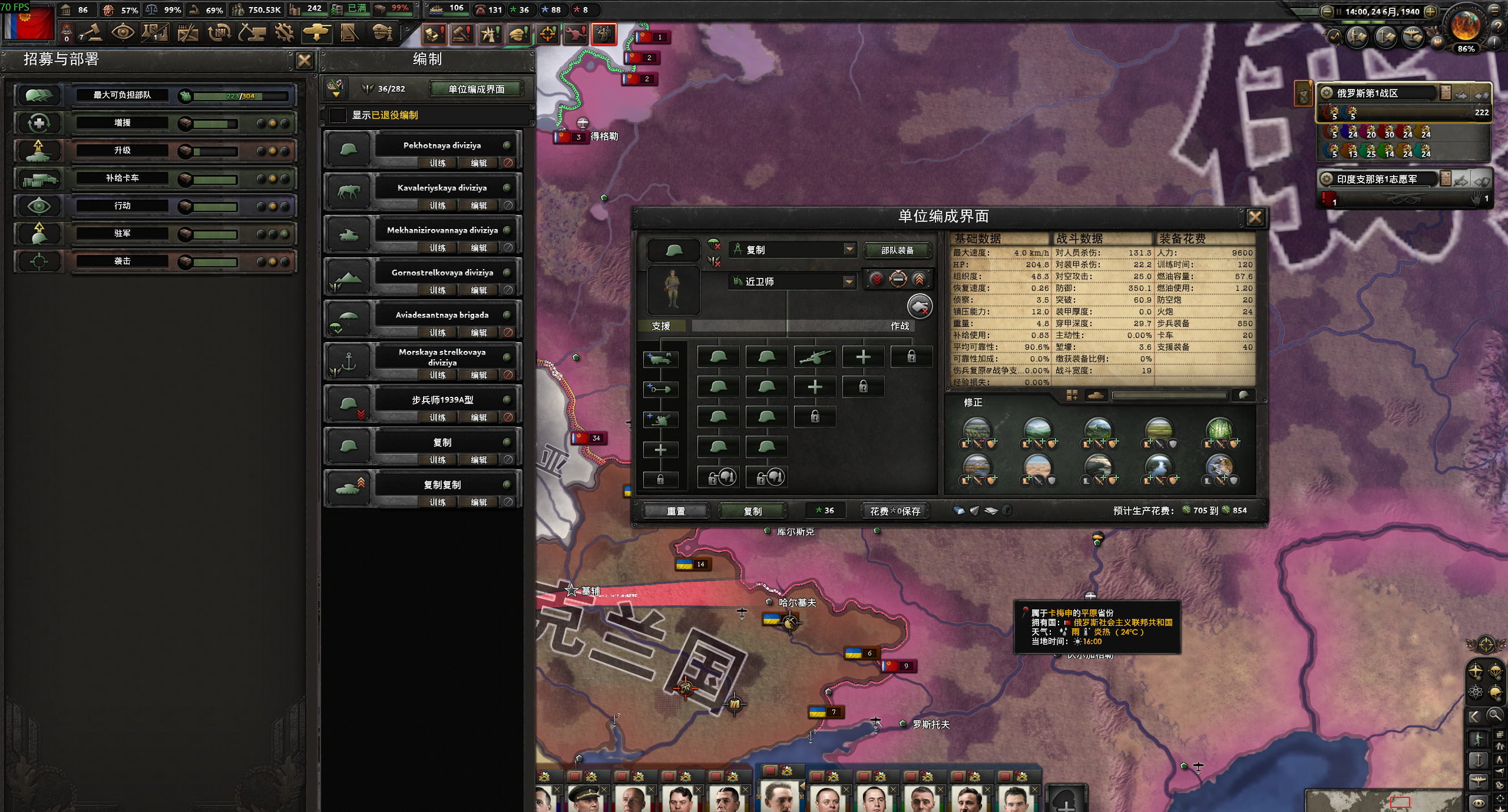This screenshot has width=1508, height=812.
Task: Select the 增援 deployment row
Action: [123, 123]
